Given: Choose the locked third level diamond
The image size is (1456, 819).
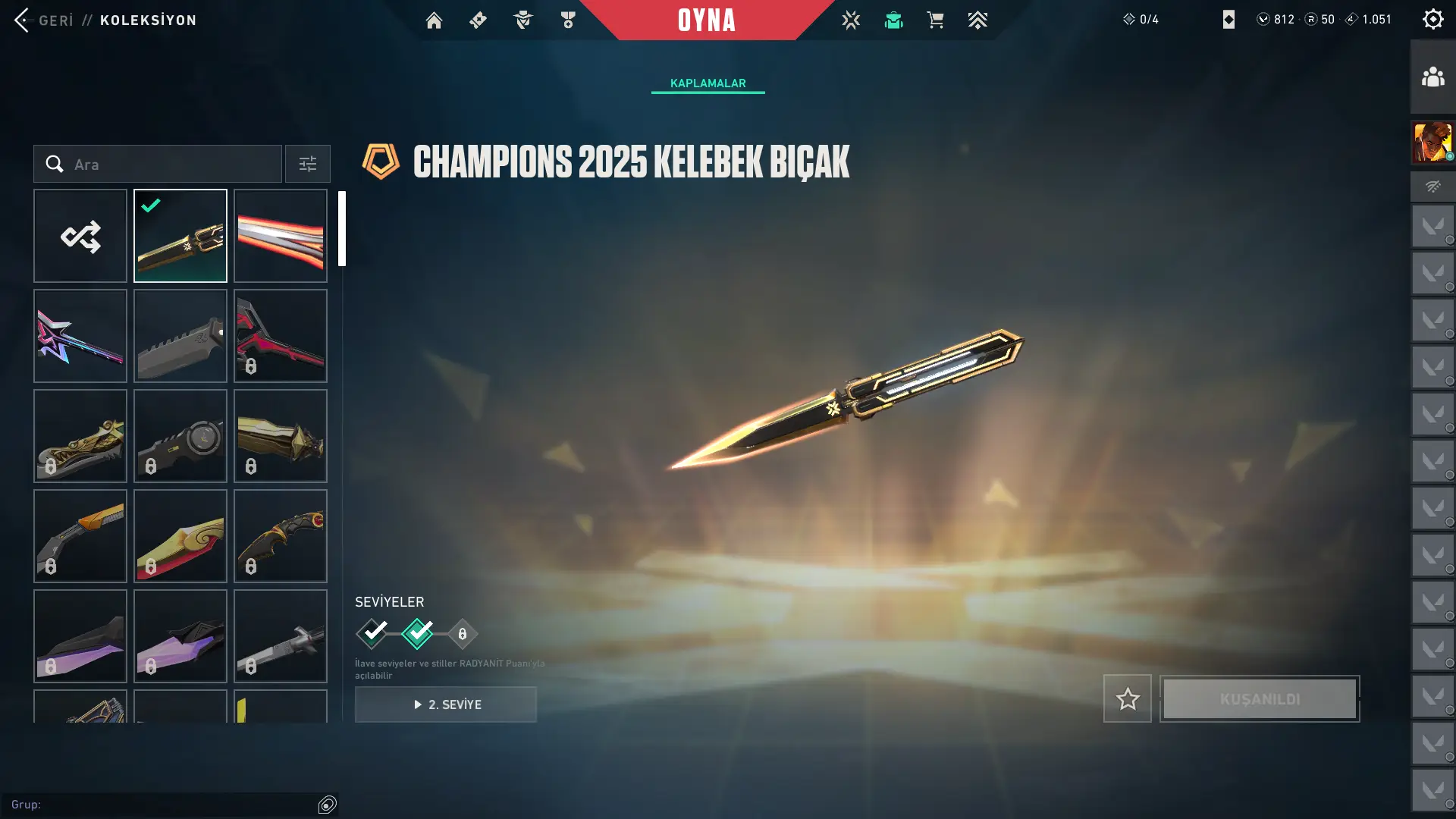Looking at the screenshot, I should [463, 633].
